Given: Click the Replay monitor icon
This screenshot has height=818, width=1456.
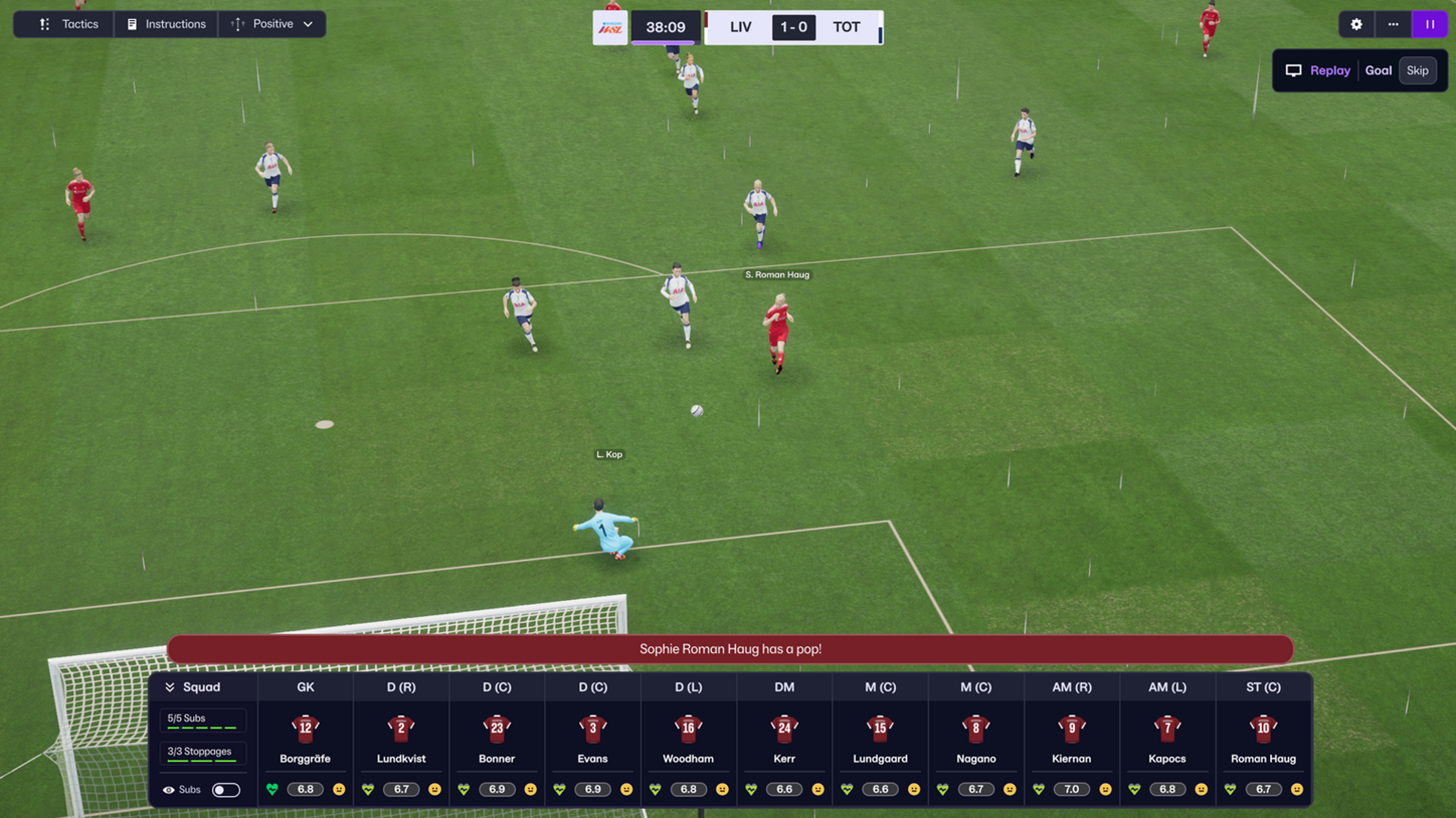Looking at the screenshot, I should (x=1293, y=70).
